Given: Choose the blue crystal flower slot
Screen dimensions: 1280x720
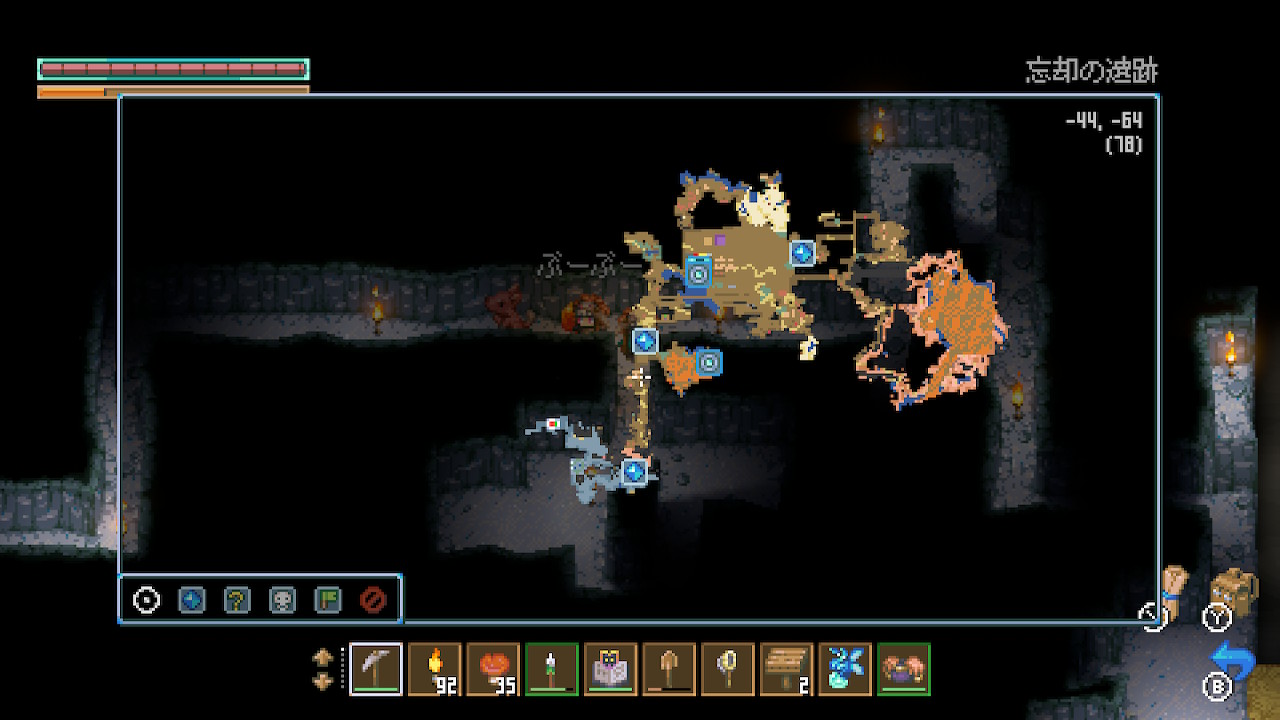Looking at the screenshot, I should (845, 669).
